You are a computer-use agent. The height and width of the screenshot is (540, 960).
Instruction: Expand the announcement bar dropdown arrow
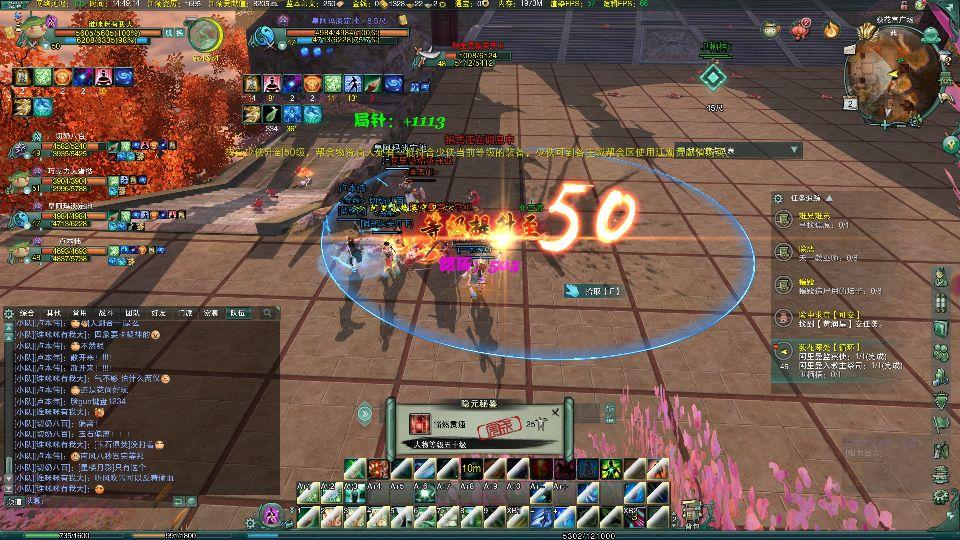pos(795,150)
